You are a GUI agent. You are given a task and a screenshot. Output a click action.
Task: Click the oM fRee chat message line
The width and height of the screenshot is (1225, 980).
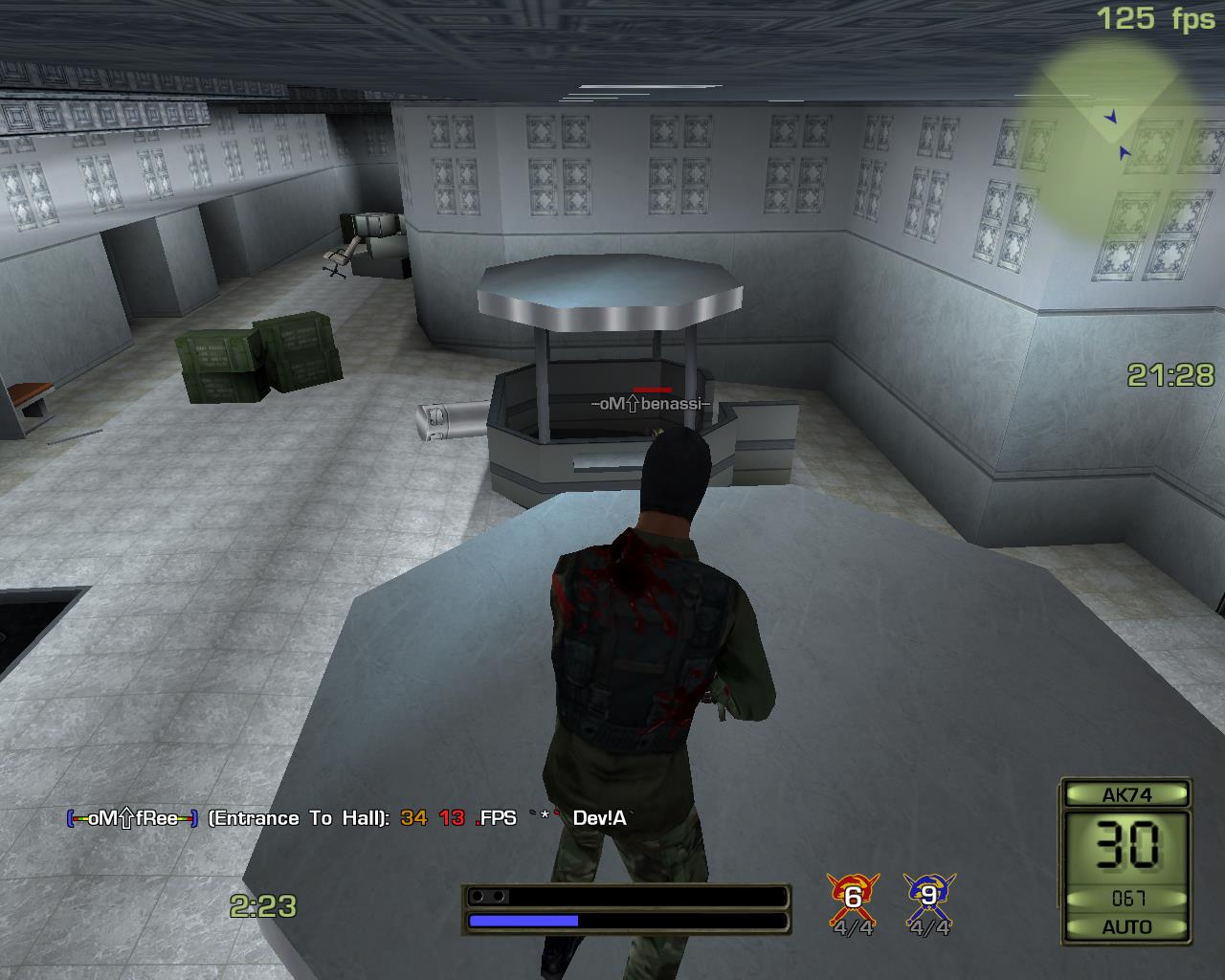pyautogui.click(x=346, y=818)
